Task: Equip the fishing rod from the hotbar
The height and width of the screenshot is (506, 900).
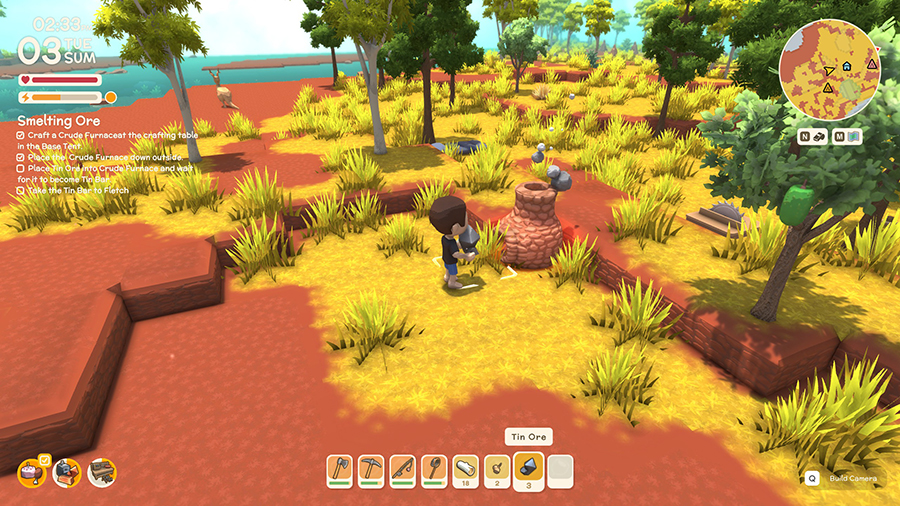Action: (403, 468)
